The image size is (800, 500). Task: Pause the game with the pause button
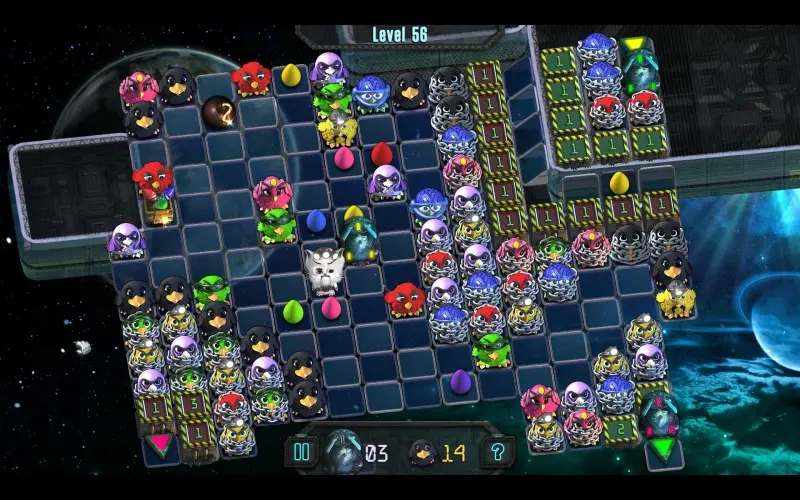click(301, 452)
